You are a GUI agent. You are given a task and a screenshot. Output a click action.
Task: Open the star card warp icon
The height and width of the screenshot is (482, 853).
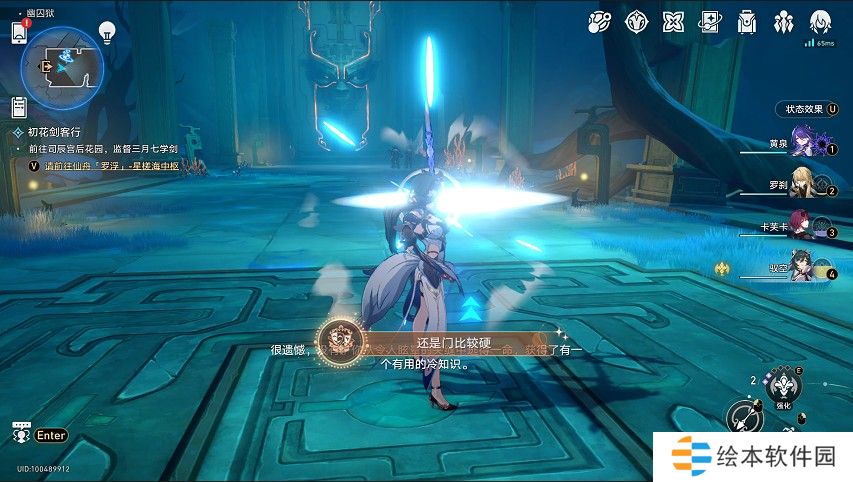pos(709,21)
